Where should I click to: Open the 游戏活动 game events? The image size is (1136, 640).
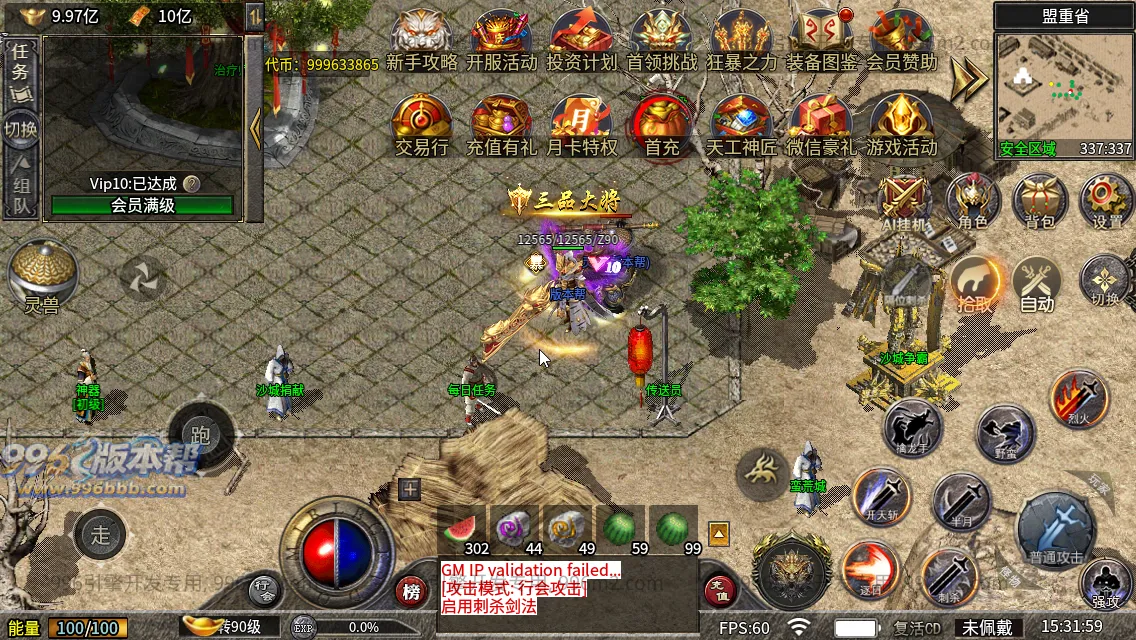901,125
